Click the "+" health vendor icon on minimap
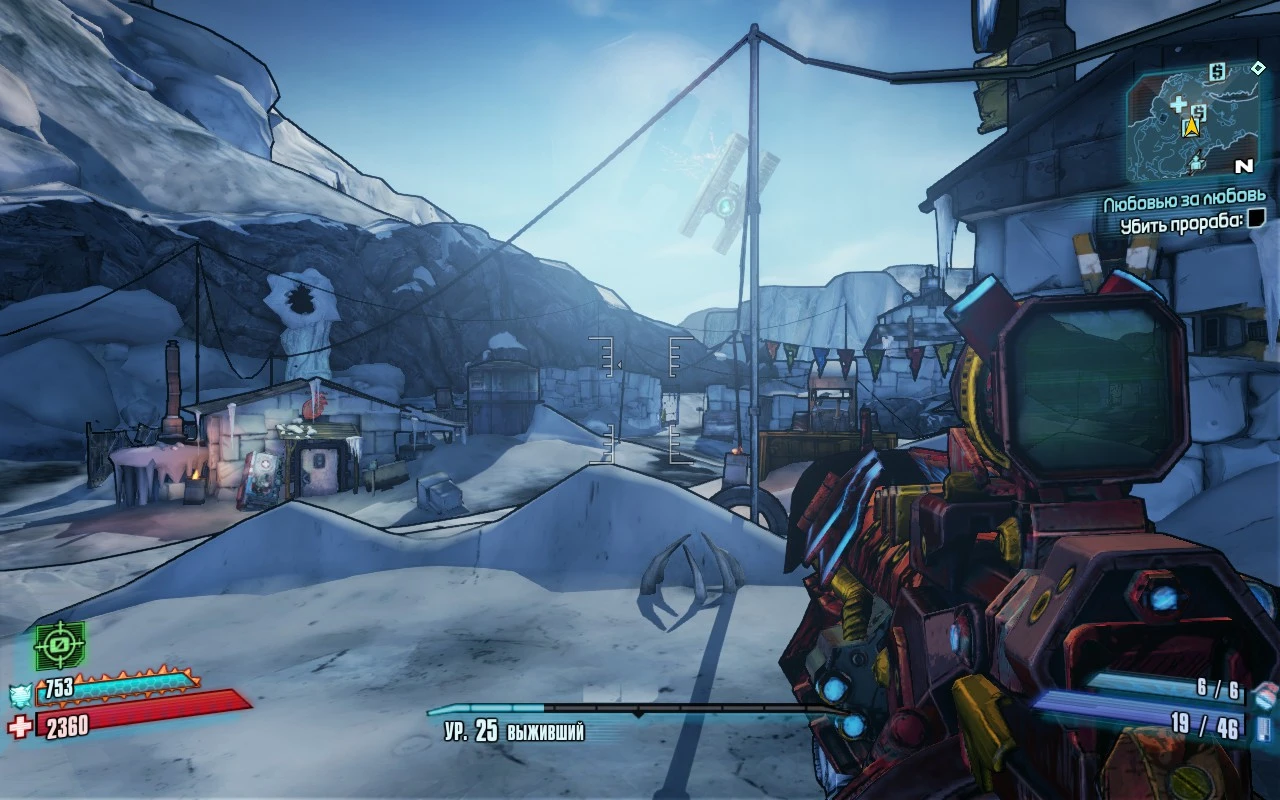 (1179, 104)
